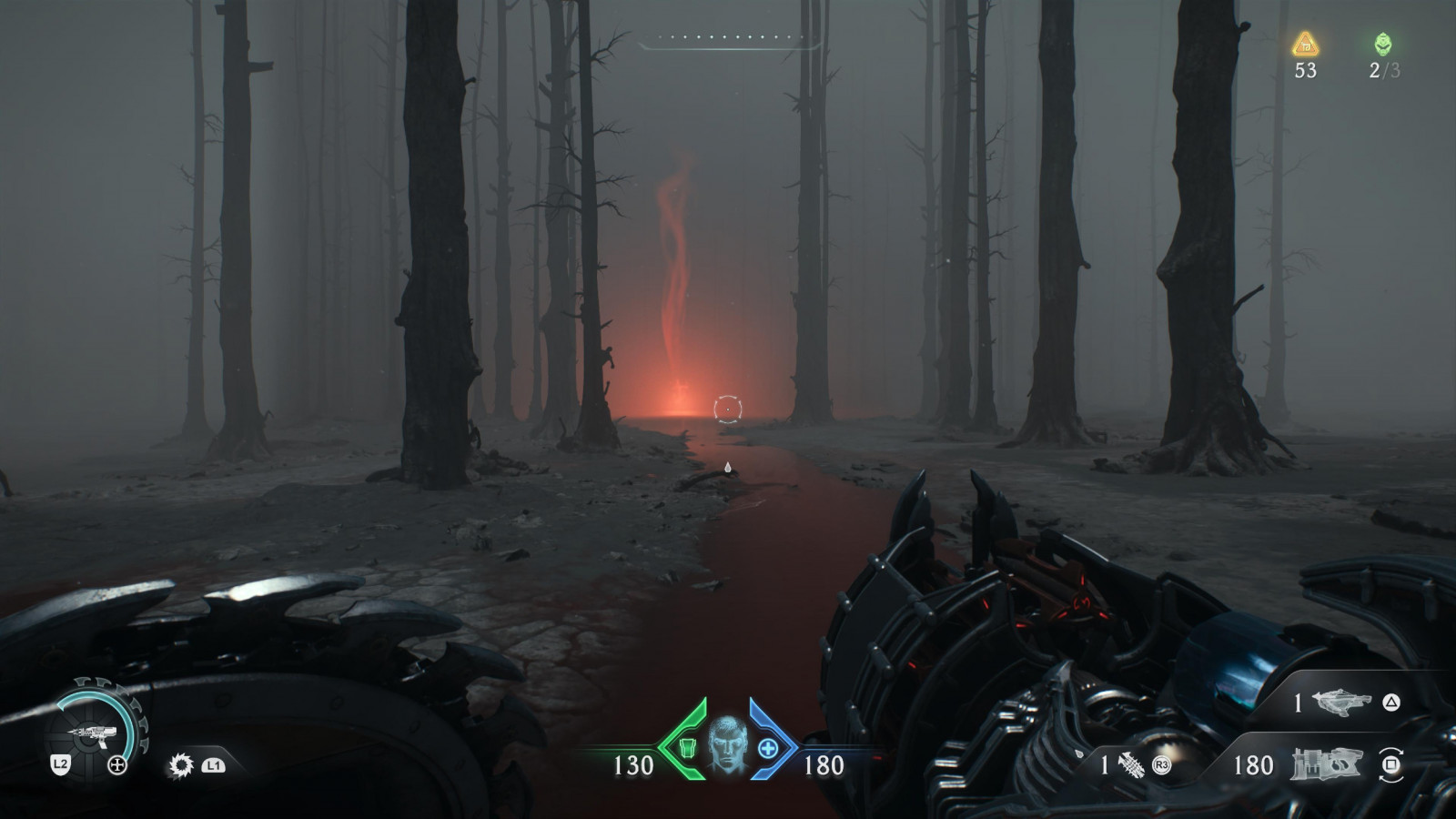The image size is (1456, 819).
Task: Click the gold triangle currency icon
Action: (1306, 44)
